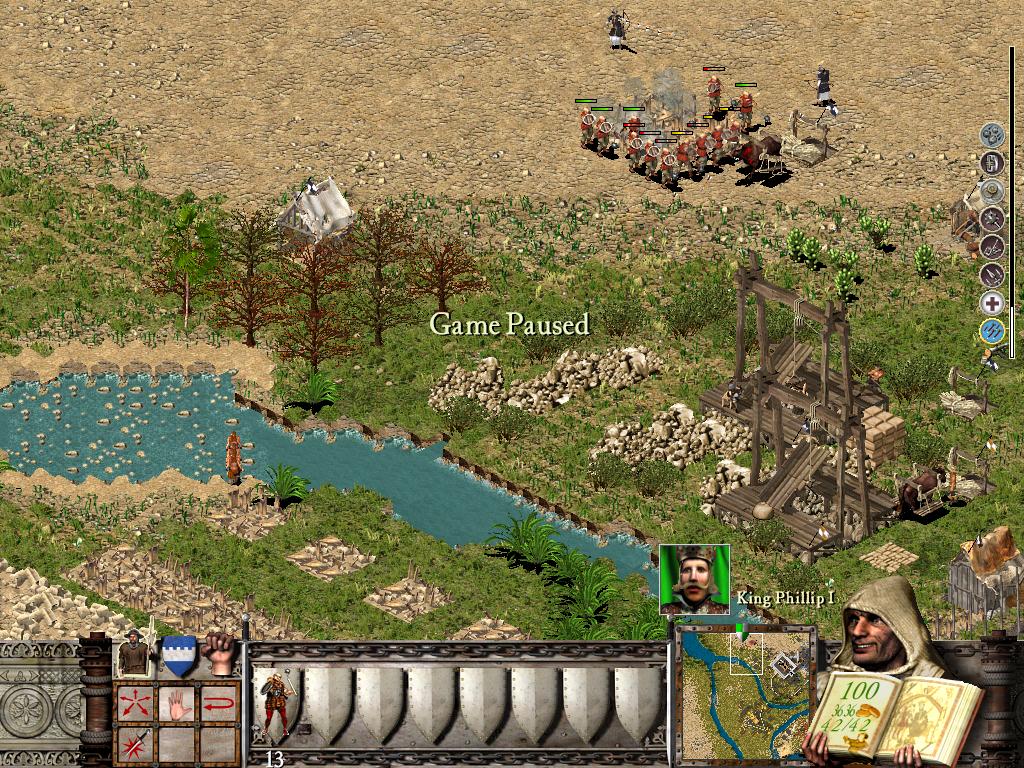Click the red spreading arrows command

[134, 703]
